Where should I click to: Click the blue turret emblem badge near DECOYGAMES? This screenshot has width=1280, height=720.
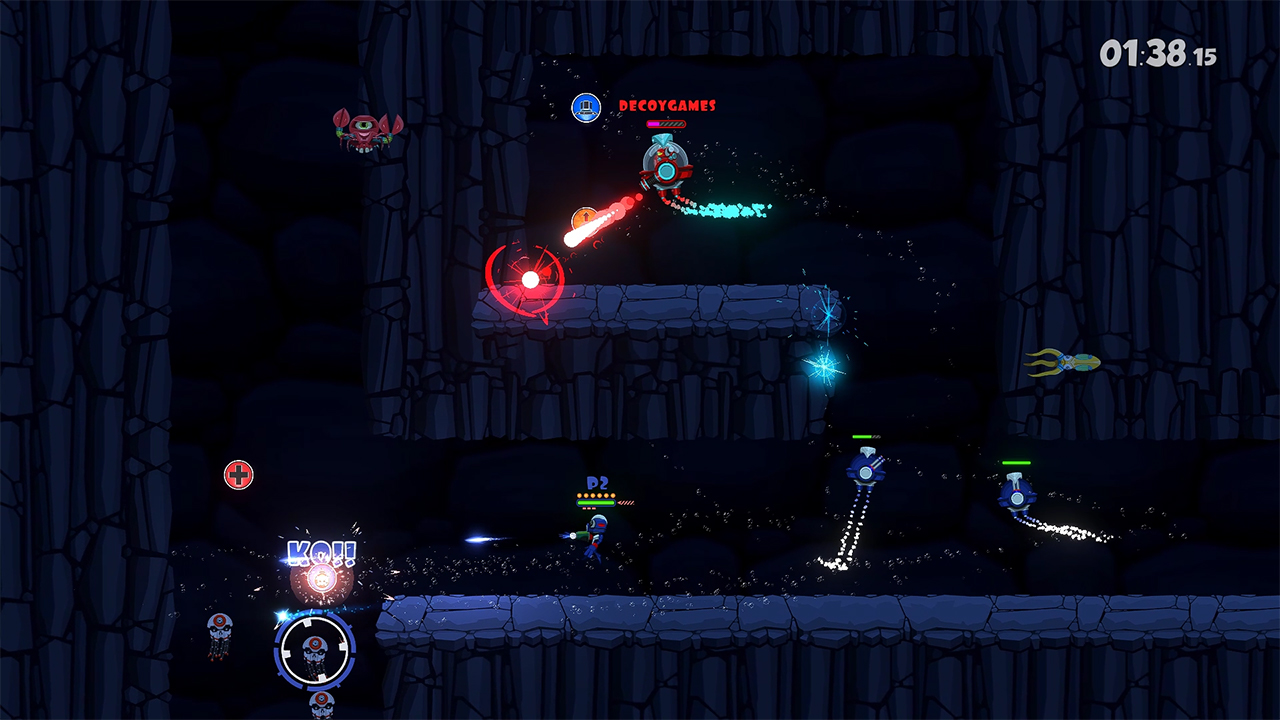pos(586,106)
